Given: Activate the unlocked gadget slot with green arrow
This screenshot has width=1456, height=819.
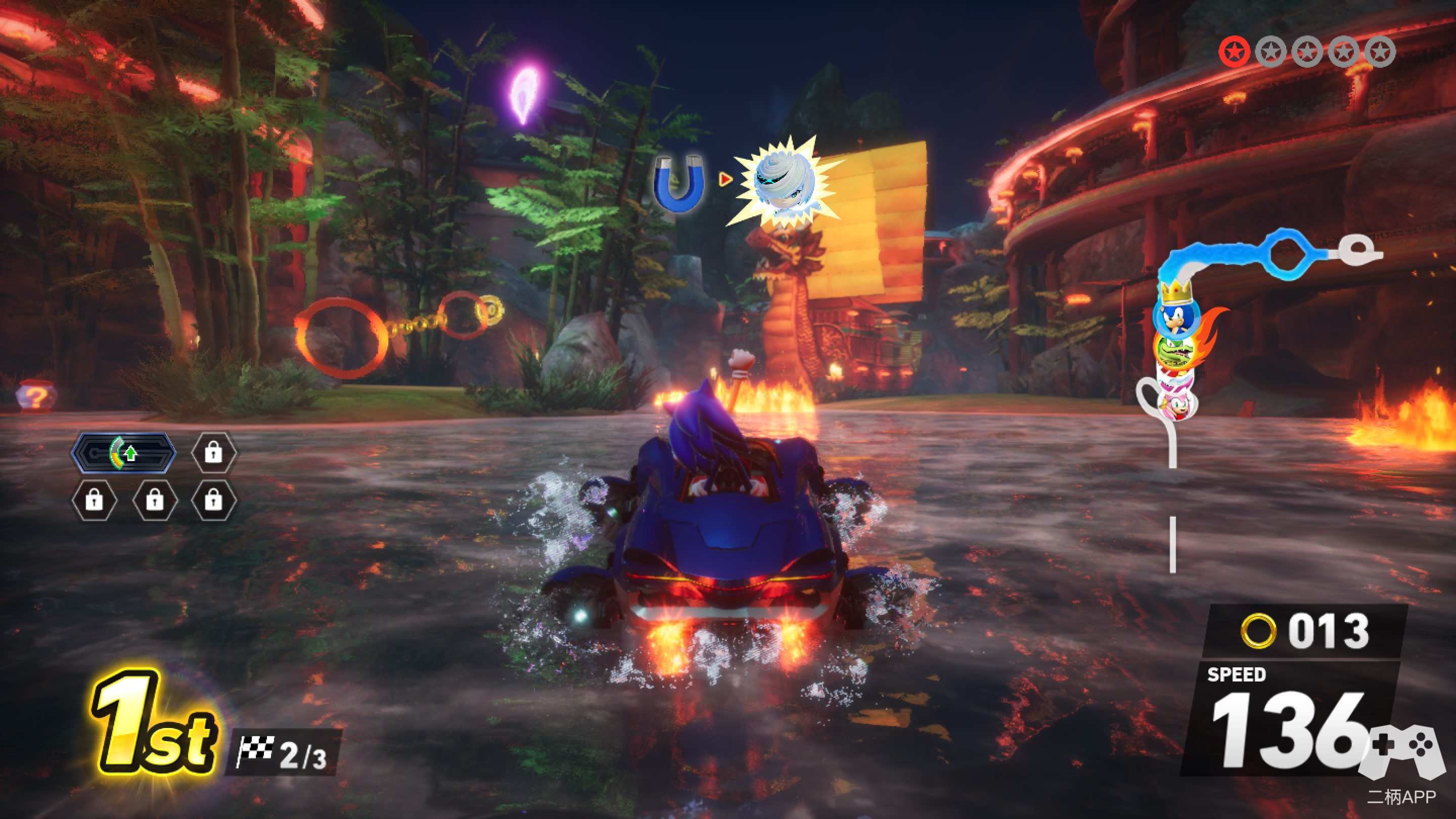Looking at the screenshot, I should pos(124,453).
